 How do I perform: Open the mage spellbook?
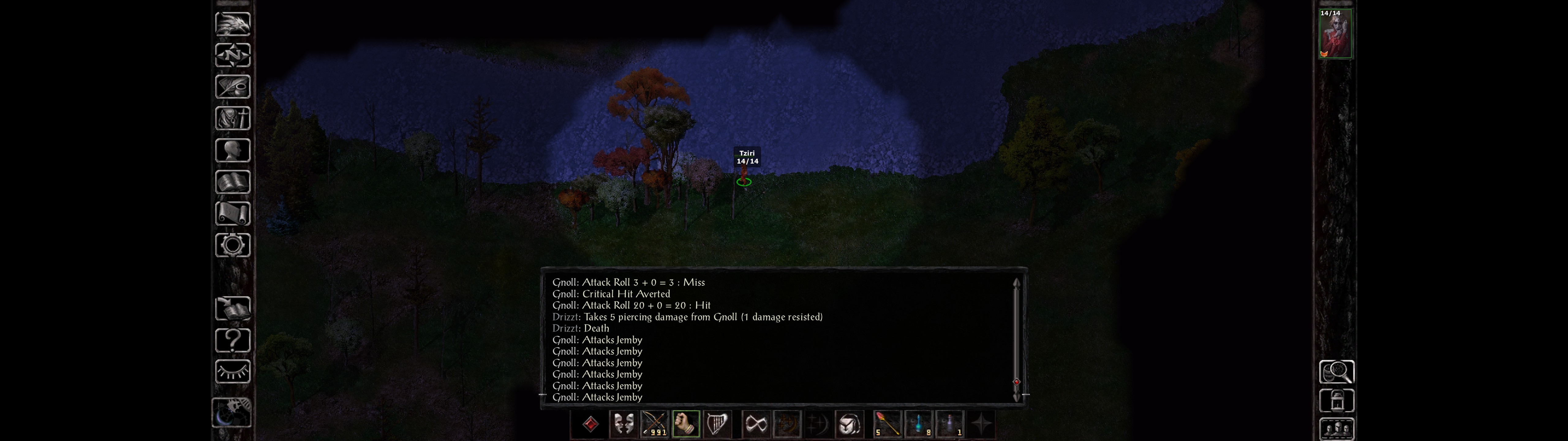point(232,182)
